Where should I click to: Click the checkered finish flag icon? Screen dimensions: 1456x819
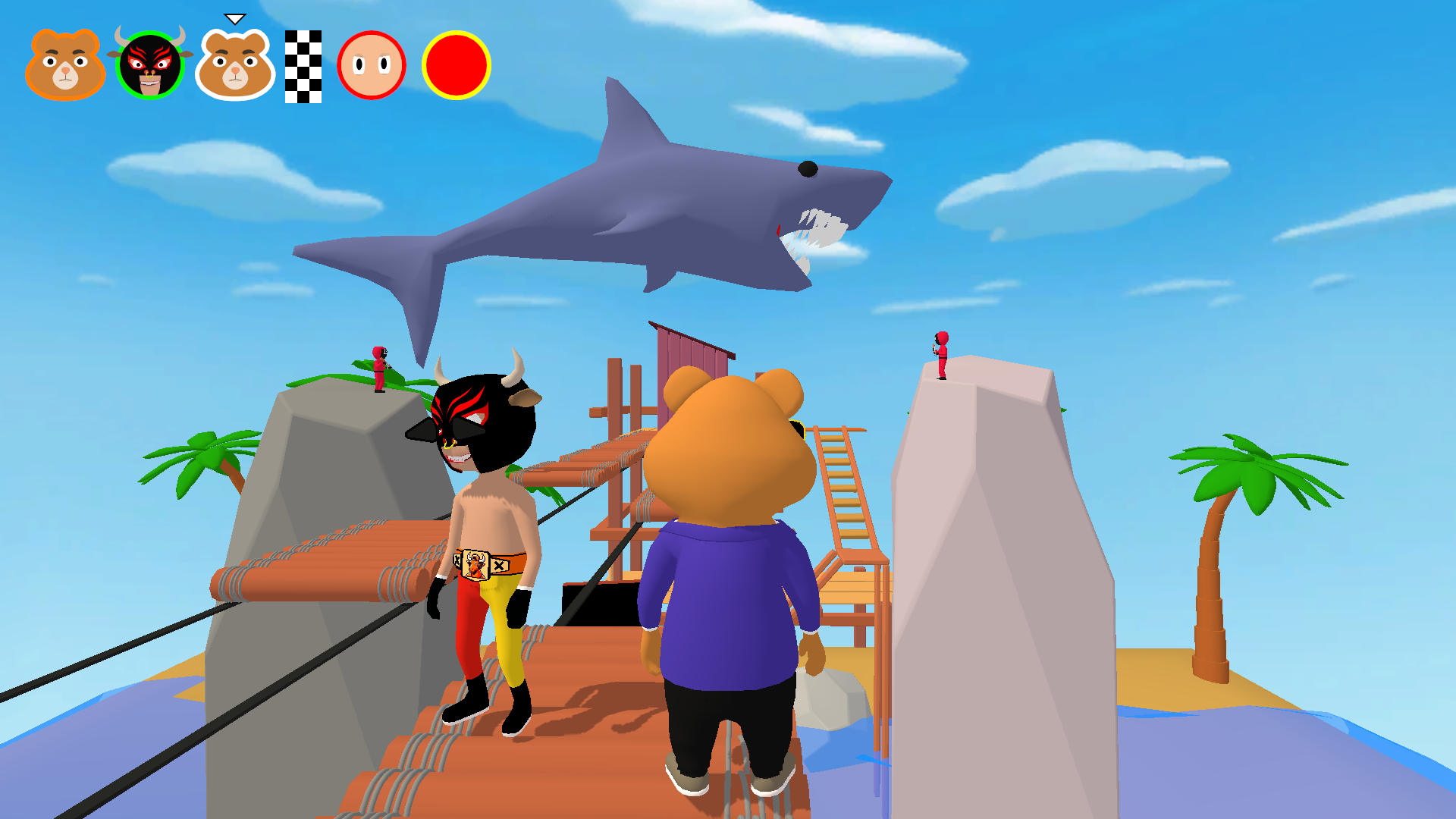(x=303, y=64)
